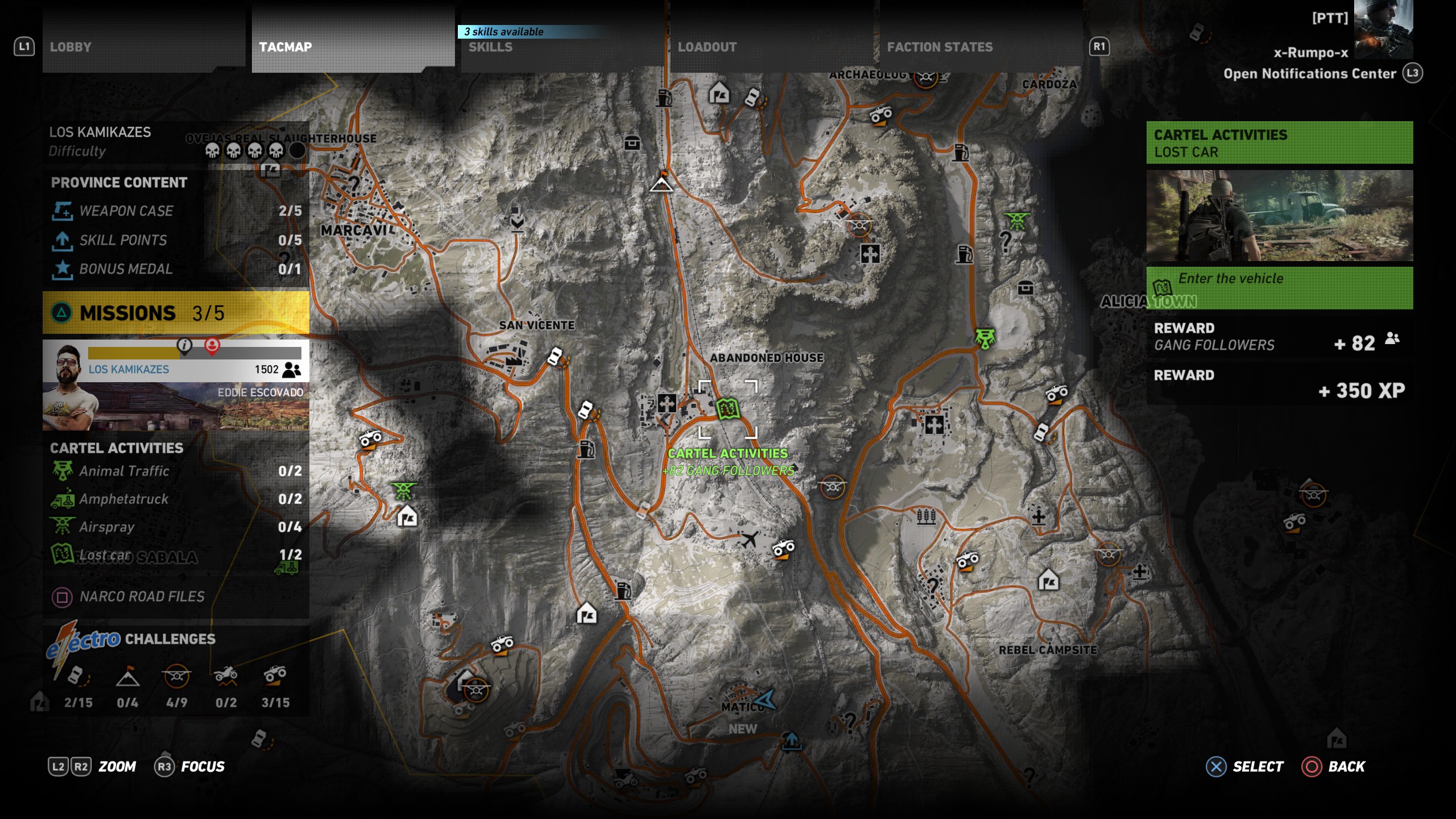The width and height of the screenshot is (1456, 819).
Task: Select the Eddie Escovado boss portrait card
Action: tap(176, 386)
